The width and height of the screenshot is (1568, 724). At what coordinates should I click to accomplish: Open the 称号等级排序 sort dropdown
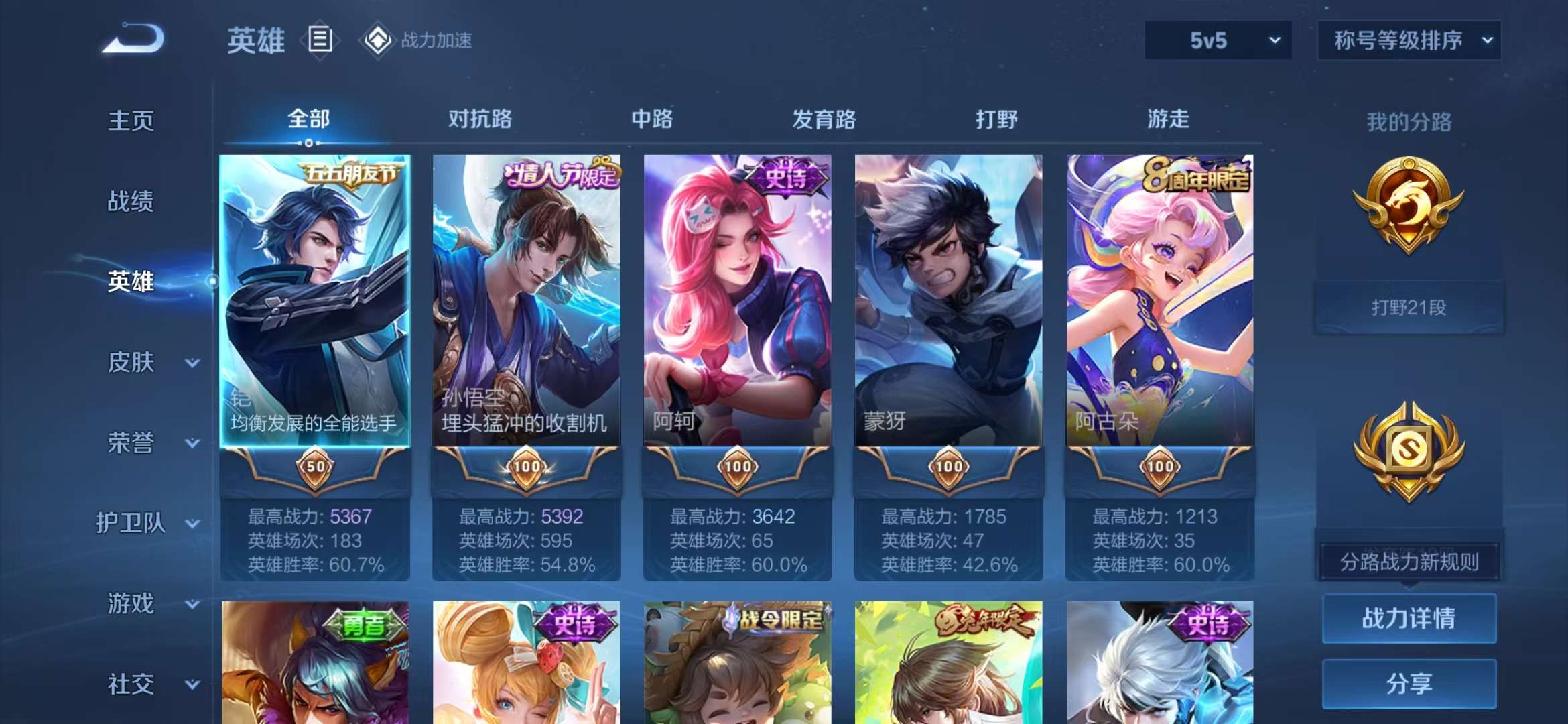1409,40
